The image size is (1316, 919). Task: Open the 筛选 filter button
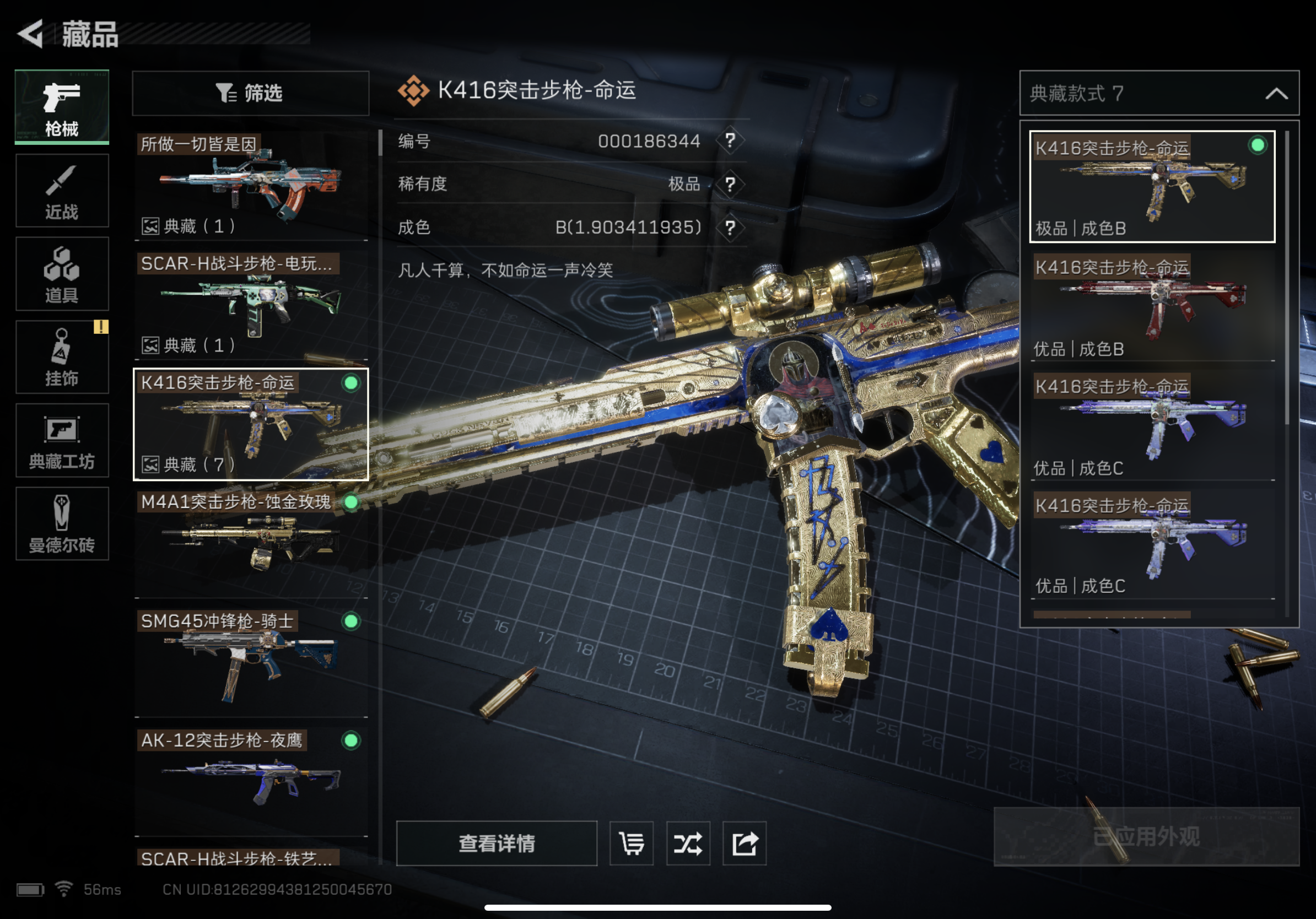pos(251,93)
